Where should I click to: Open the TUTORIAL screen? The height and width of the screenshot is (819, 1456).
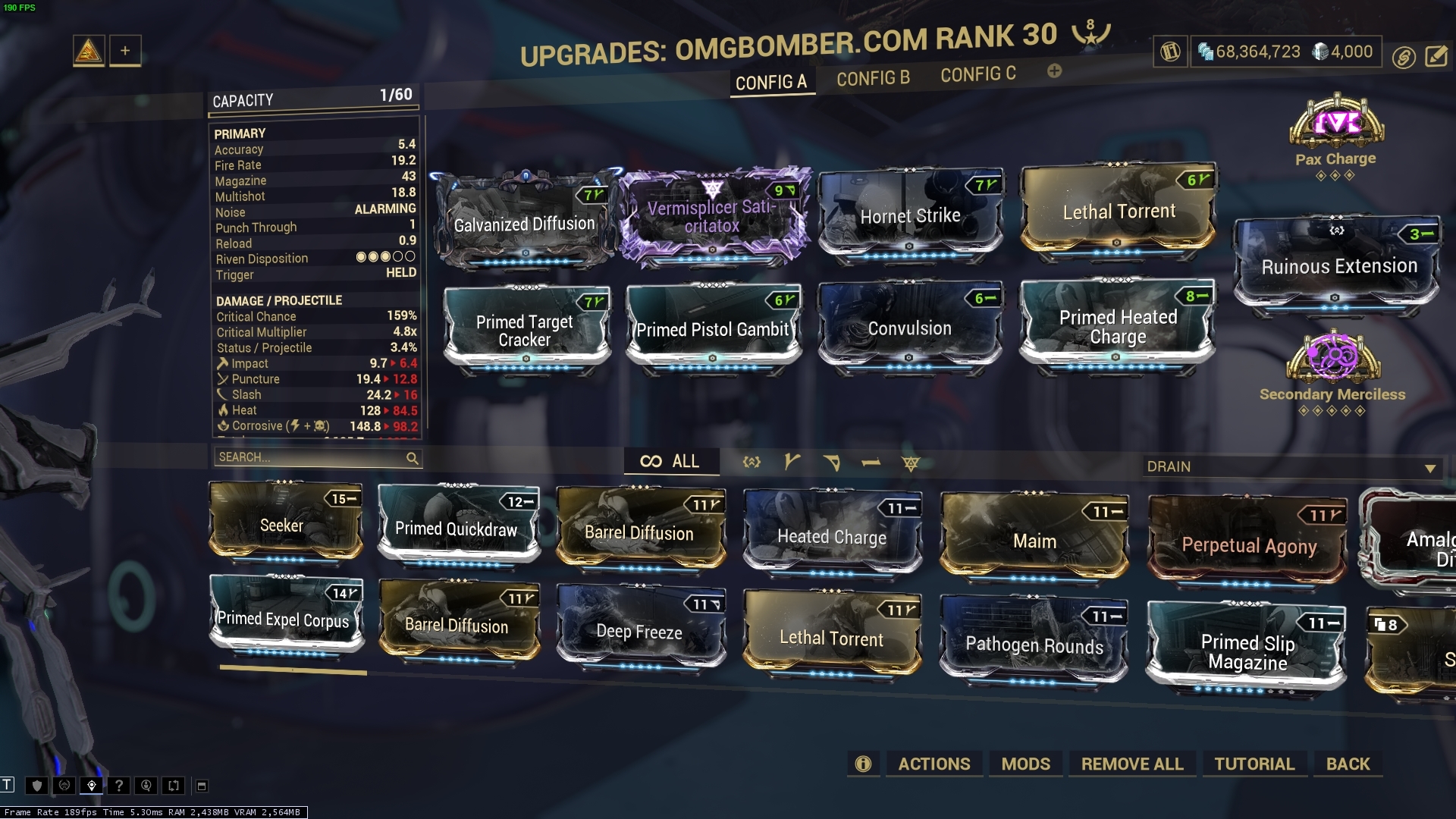1255,764
